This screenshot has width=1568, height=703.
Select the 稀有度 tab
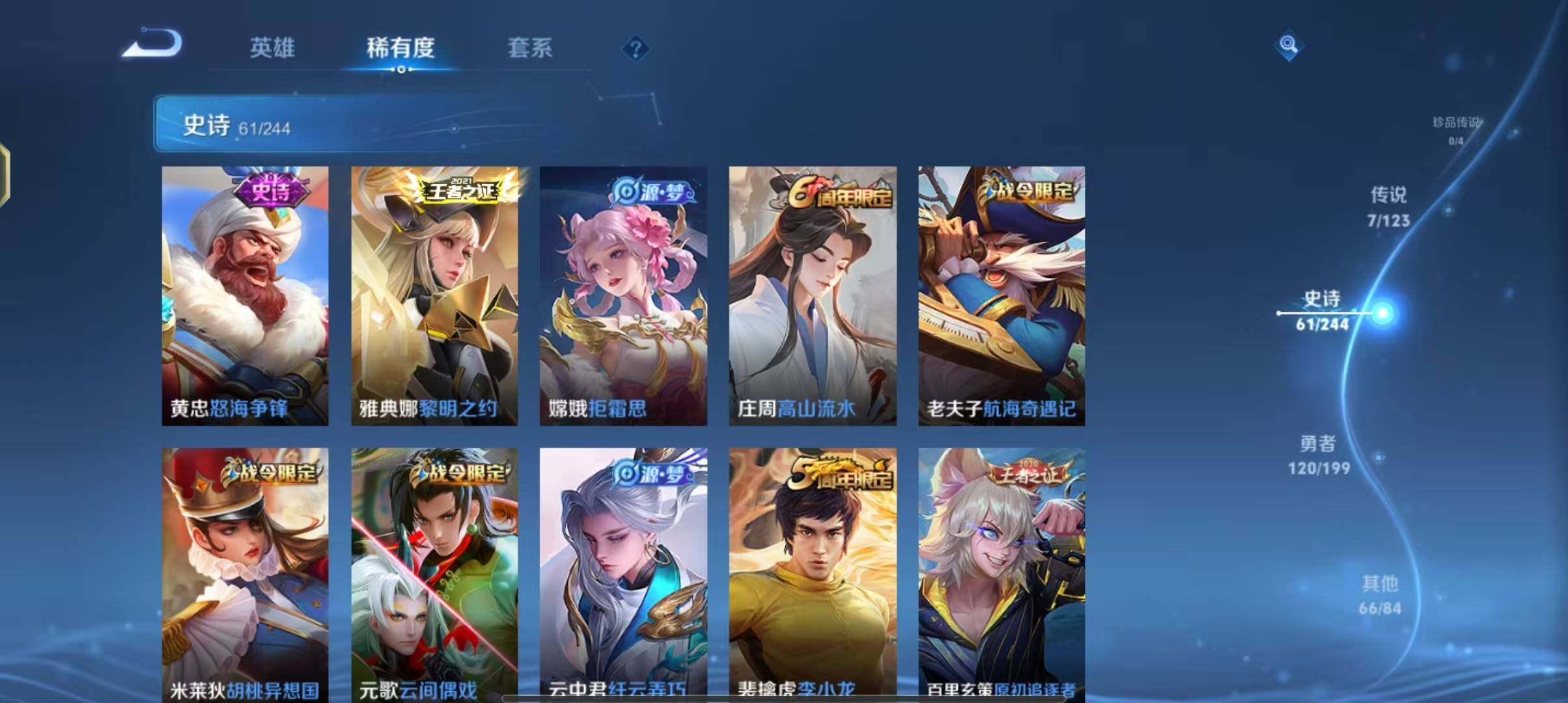[400, 48]
